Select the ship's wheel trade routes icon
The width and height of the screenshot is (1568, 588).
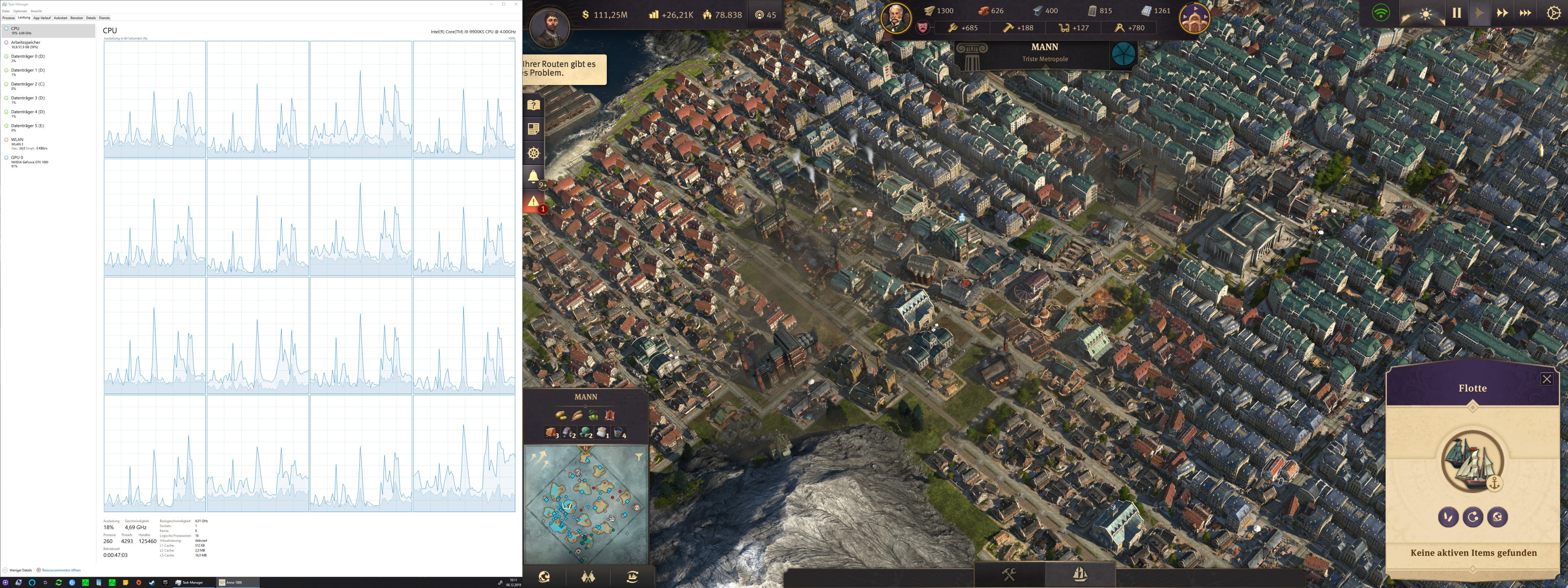coord(534,153)
